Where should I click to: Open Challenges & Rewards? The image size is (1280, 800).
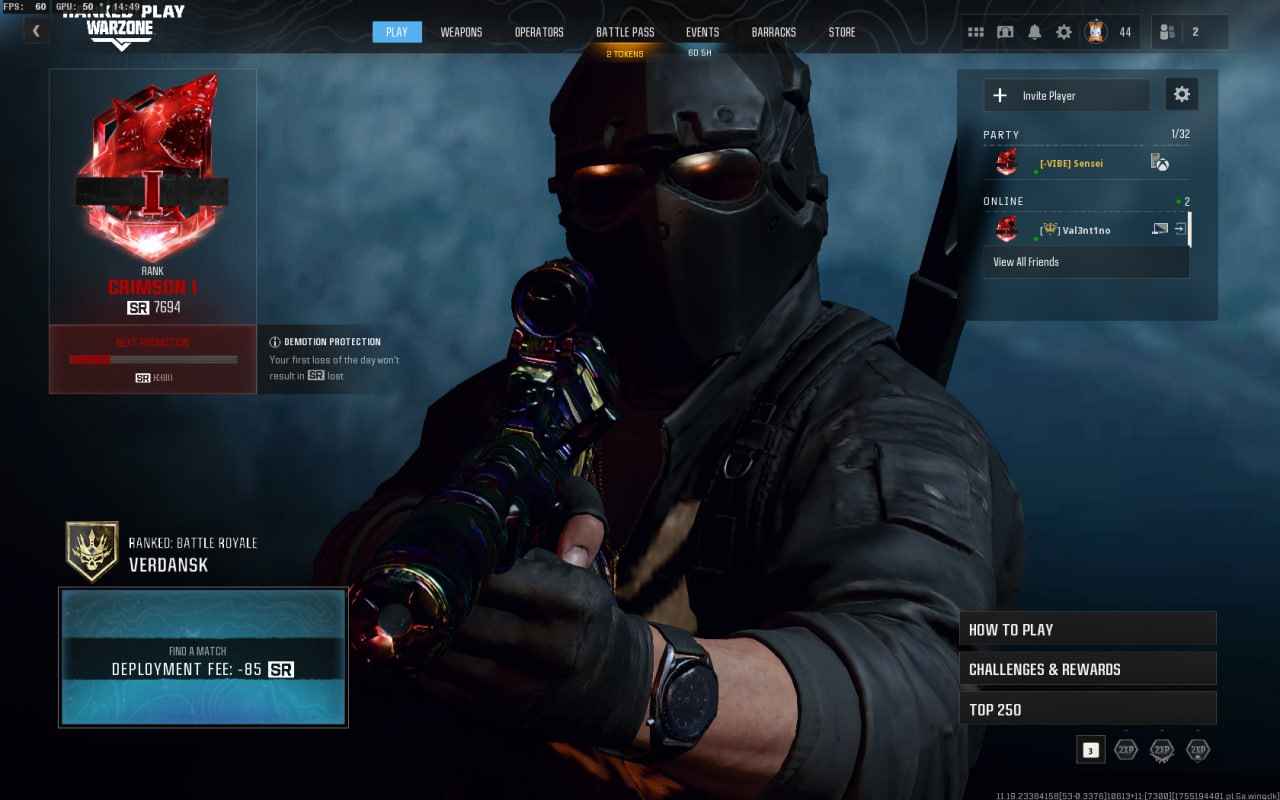click(1087, 668)
